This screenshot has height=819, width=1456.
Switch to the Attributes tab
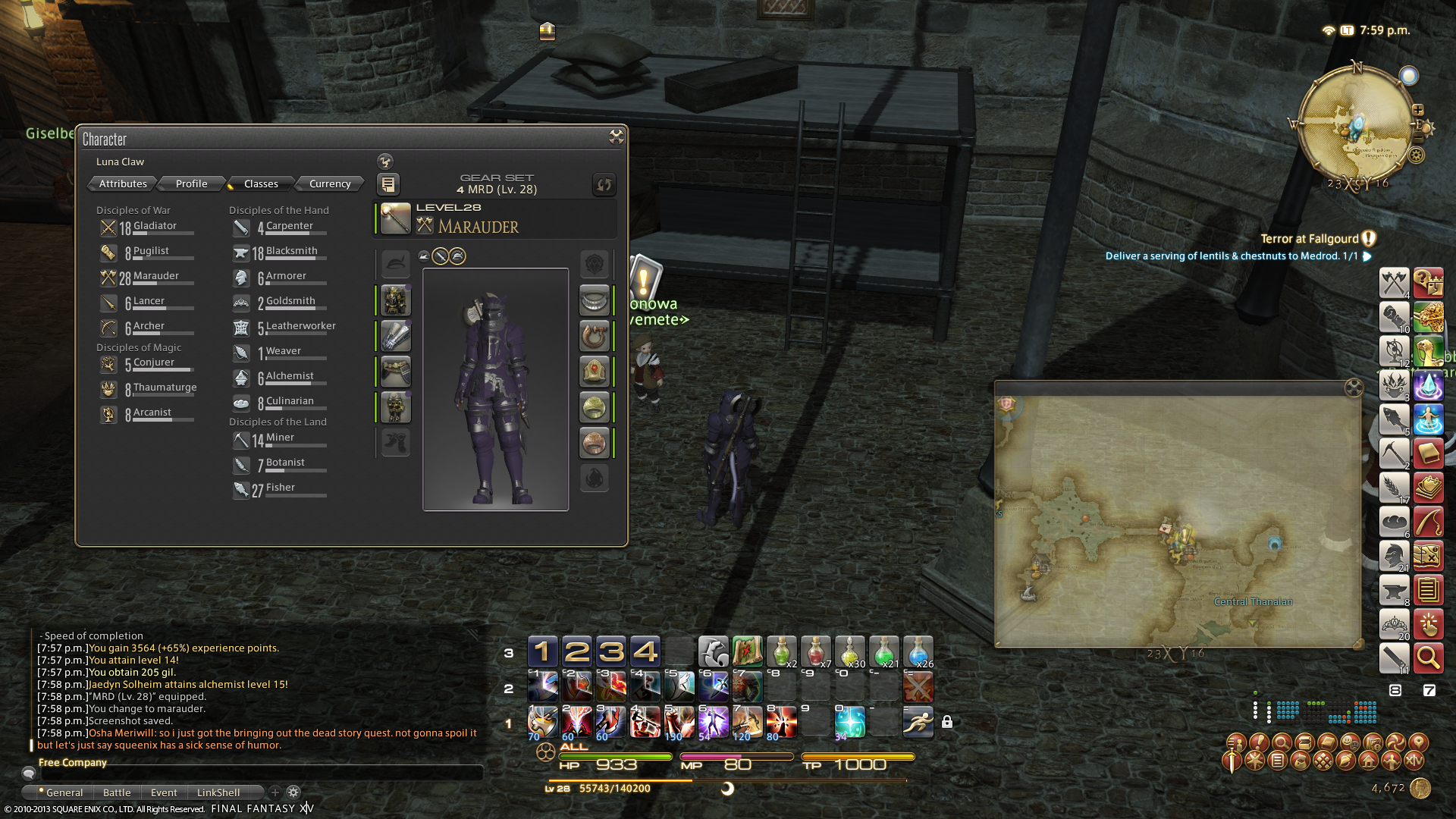click(x=123, y=184)
